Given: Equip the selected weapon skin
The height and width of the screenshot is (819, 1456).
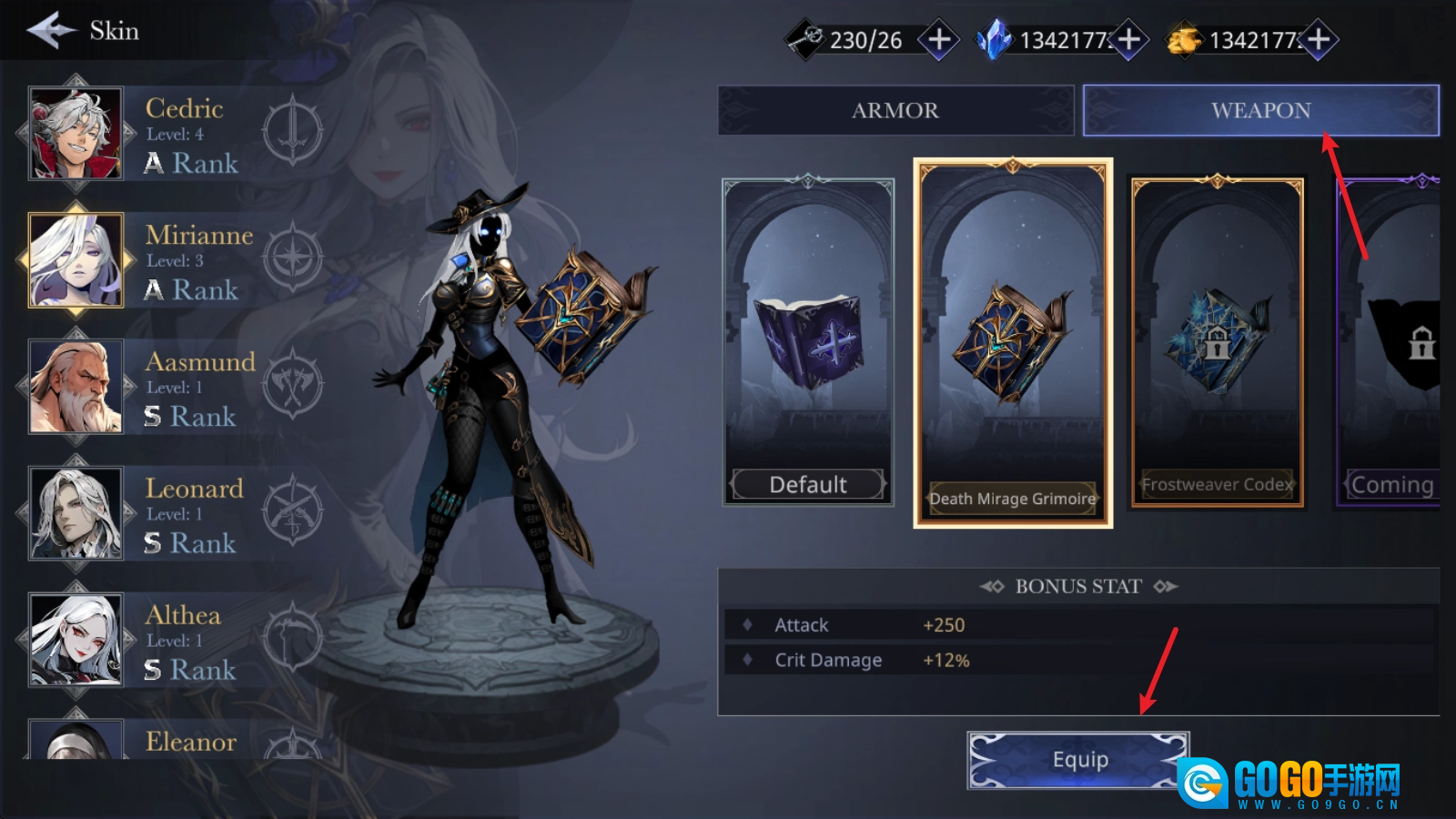Looking at the screenshot, I should (x=1078, y=760).
